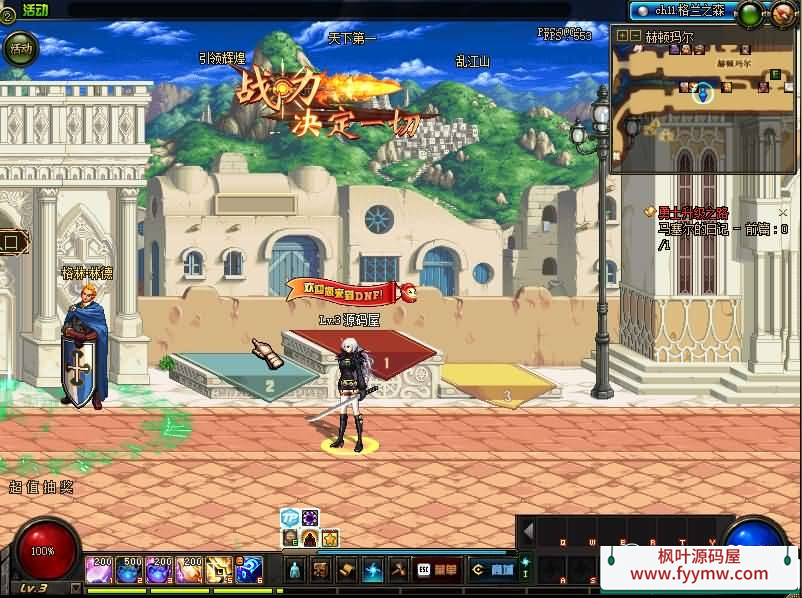The image size is (802, 598).
Task: Click the orange round icon at top right
Action: (782, 14)
